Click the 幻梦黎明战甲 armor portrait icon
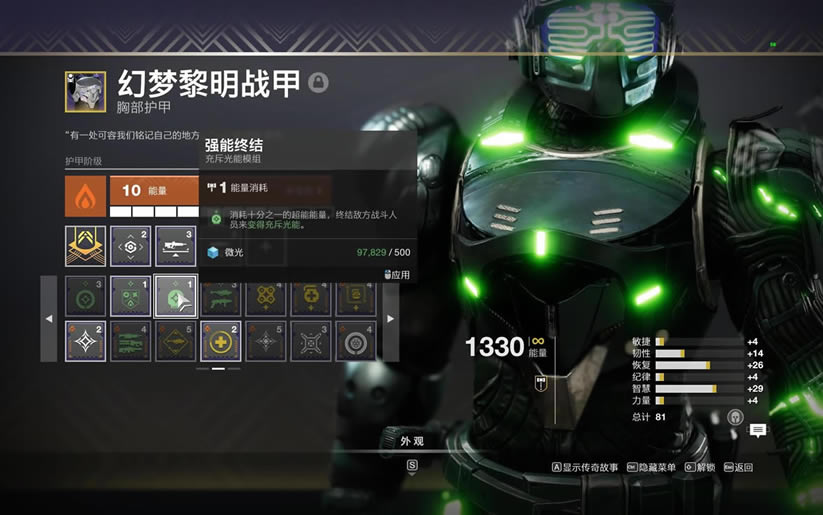Viewport: 823px width, 515px height. tap(85, 90)
